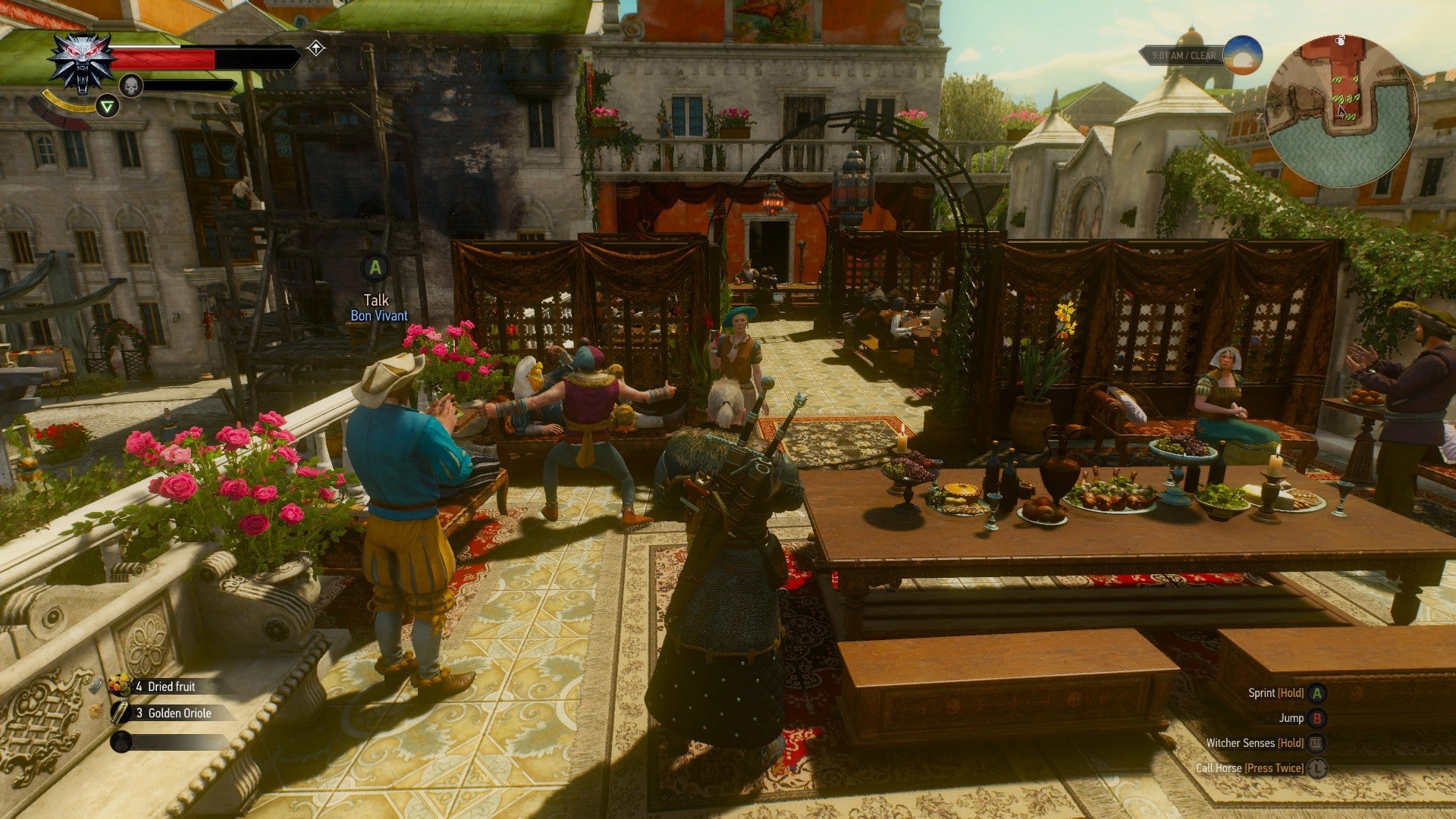Select the toxicity skull icon
Viewport: 1456px width, 819px height.
click(x=131, y=86)
